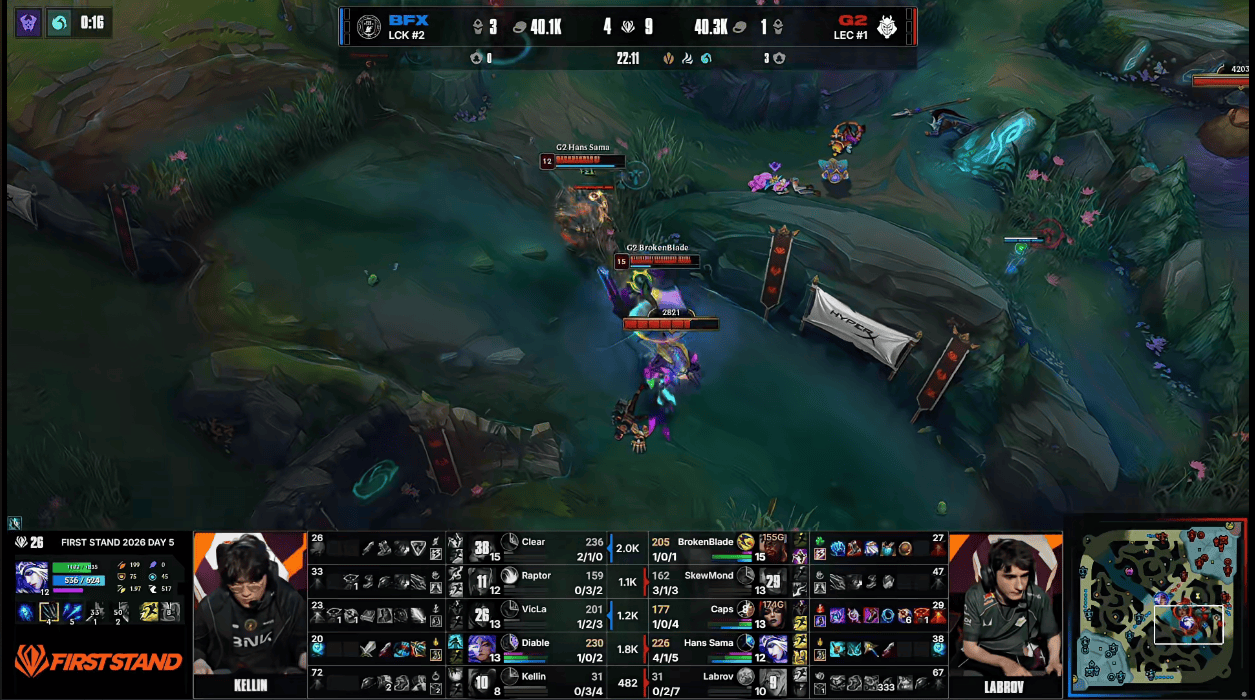Click Hans Sama's champion portrait in scoreboard

point(773,649)
